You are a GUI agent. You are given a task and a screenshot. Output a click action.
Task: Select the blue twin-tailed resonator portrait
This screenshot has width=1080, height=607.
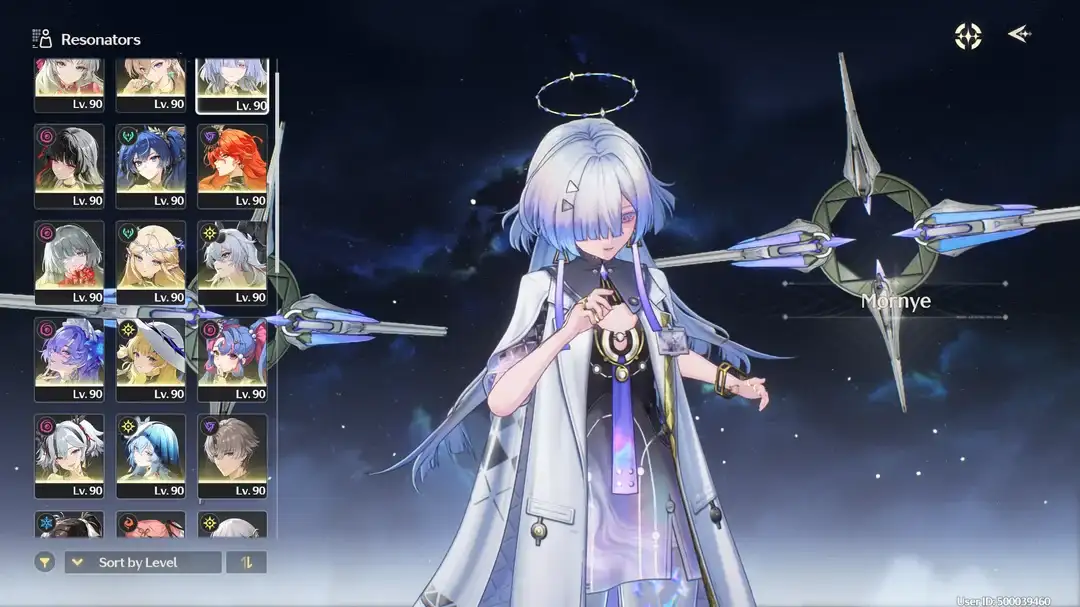tap(151, 165)
